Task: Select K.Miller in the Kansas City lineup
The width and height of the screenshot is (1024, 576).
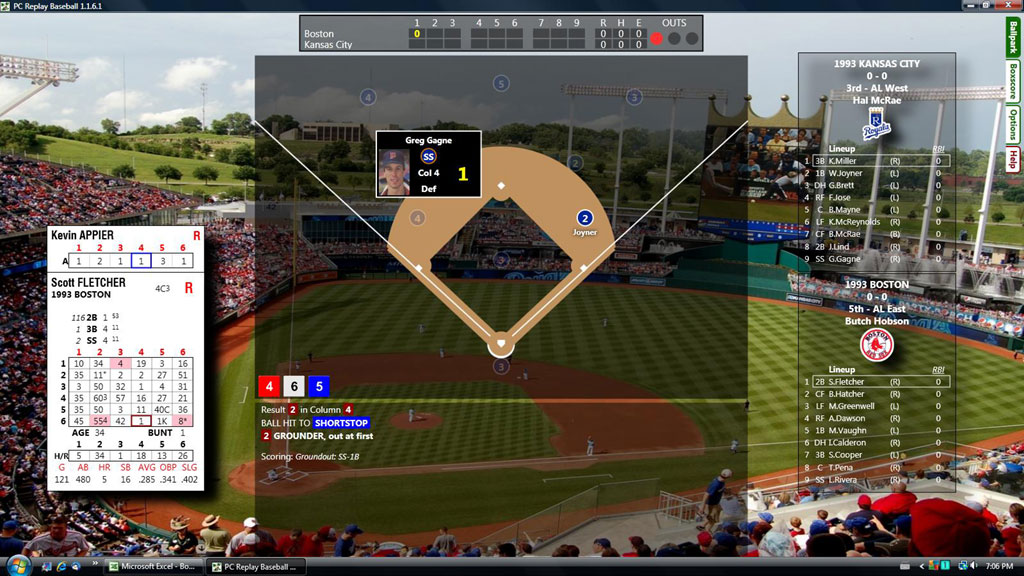Action: pos(842,160)
